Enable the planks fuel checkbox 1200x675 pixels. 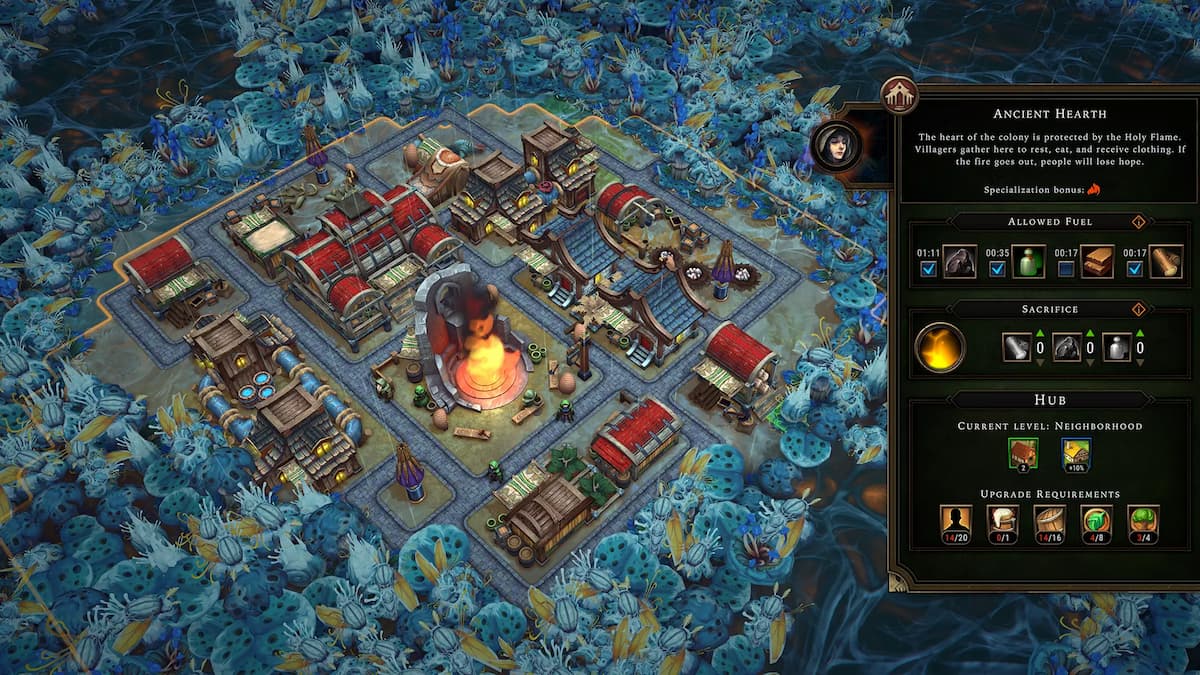coord(1067,269)
